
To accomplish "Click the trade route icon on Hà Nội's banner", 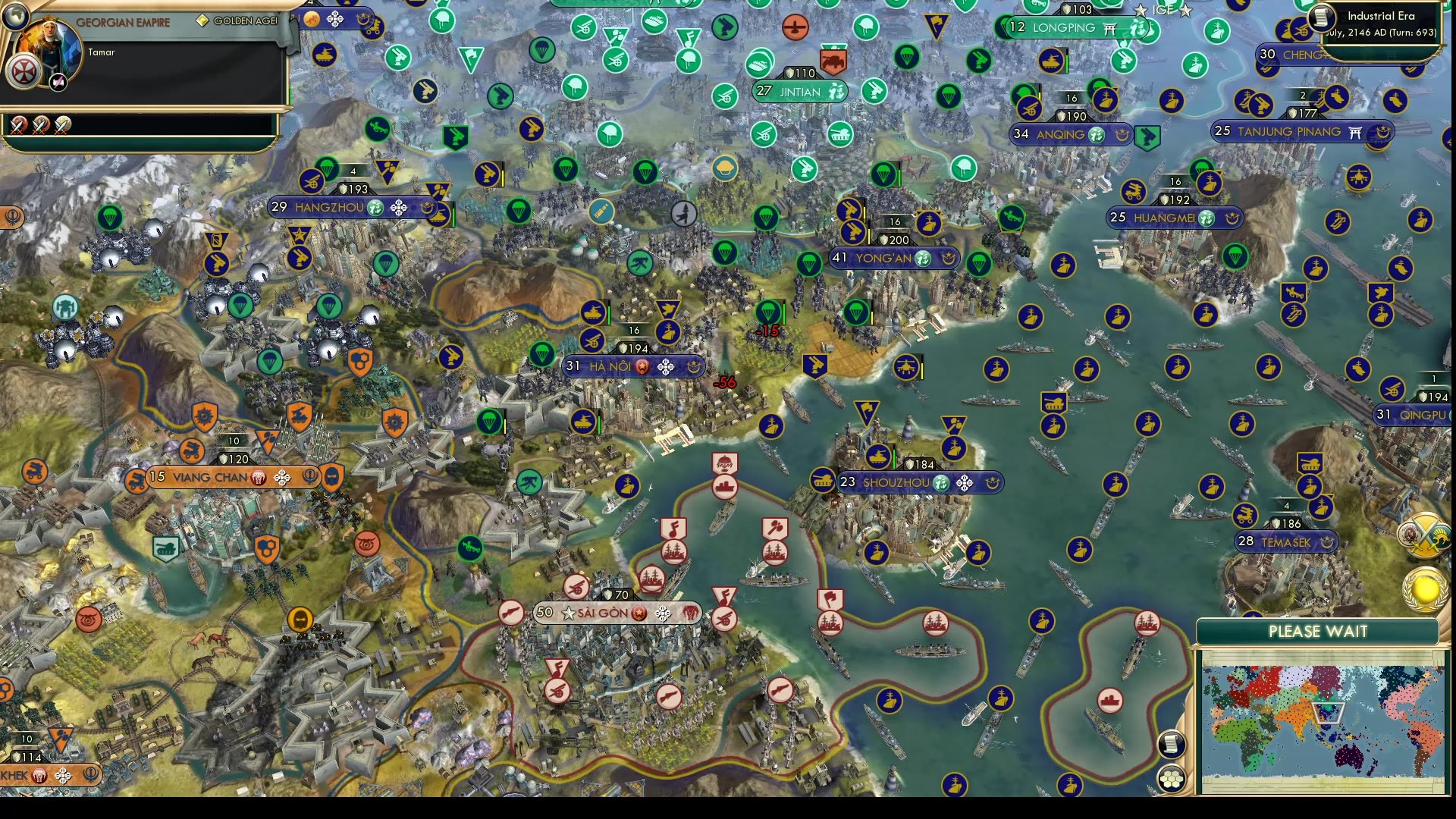I will [666, 366].
